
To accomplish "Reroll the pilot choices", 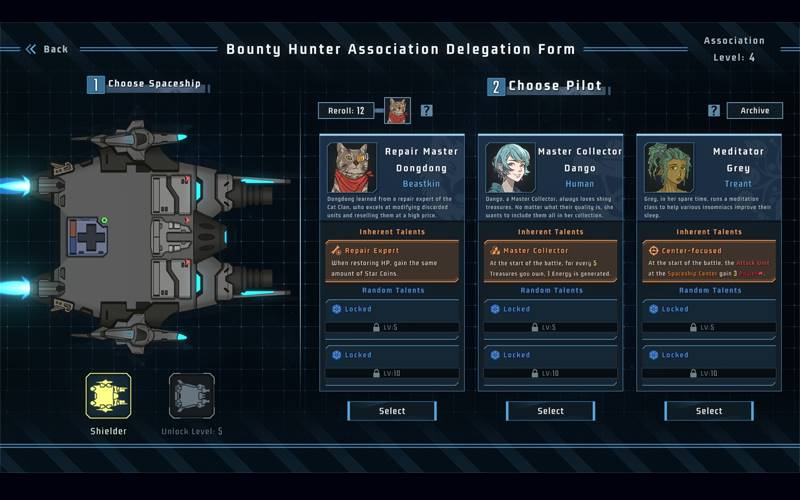I will 349,111.
